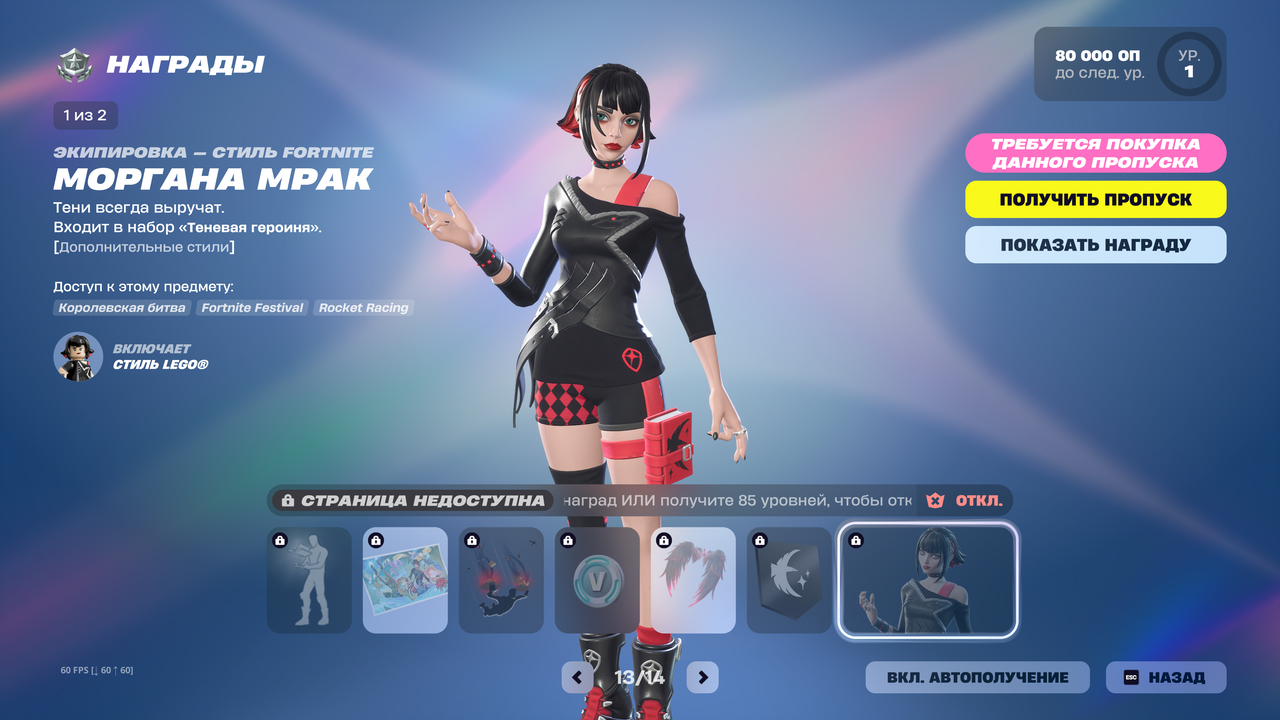Toggle the ОТКЛ. bonus rewards switch

(965, 500)
